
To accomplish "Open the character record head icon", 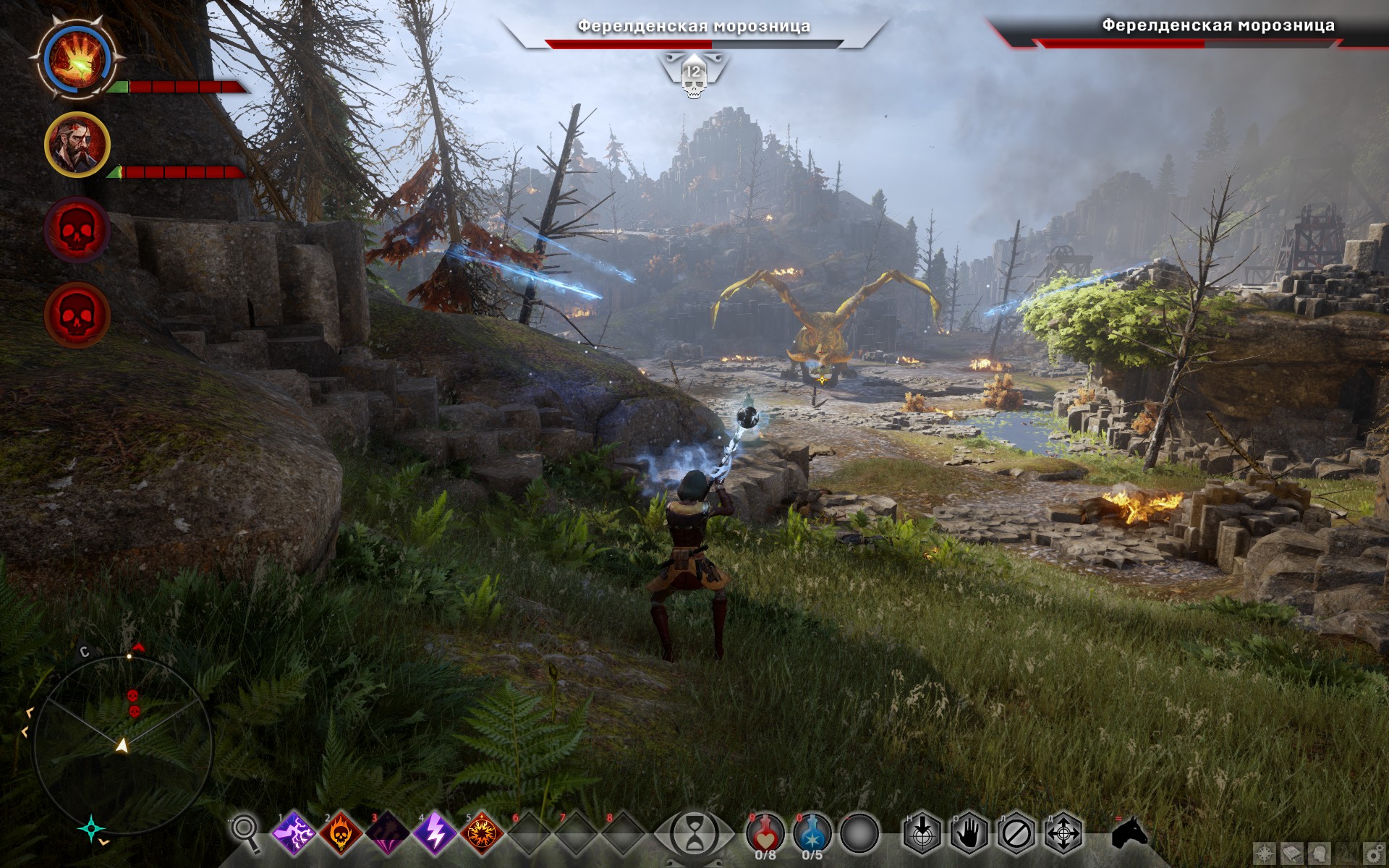I will tap(1320, 854).
